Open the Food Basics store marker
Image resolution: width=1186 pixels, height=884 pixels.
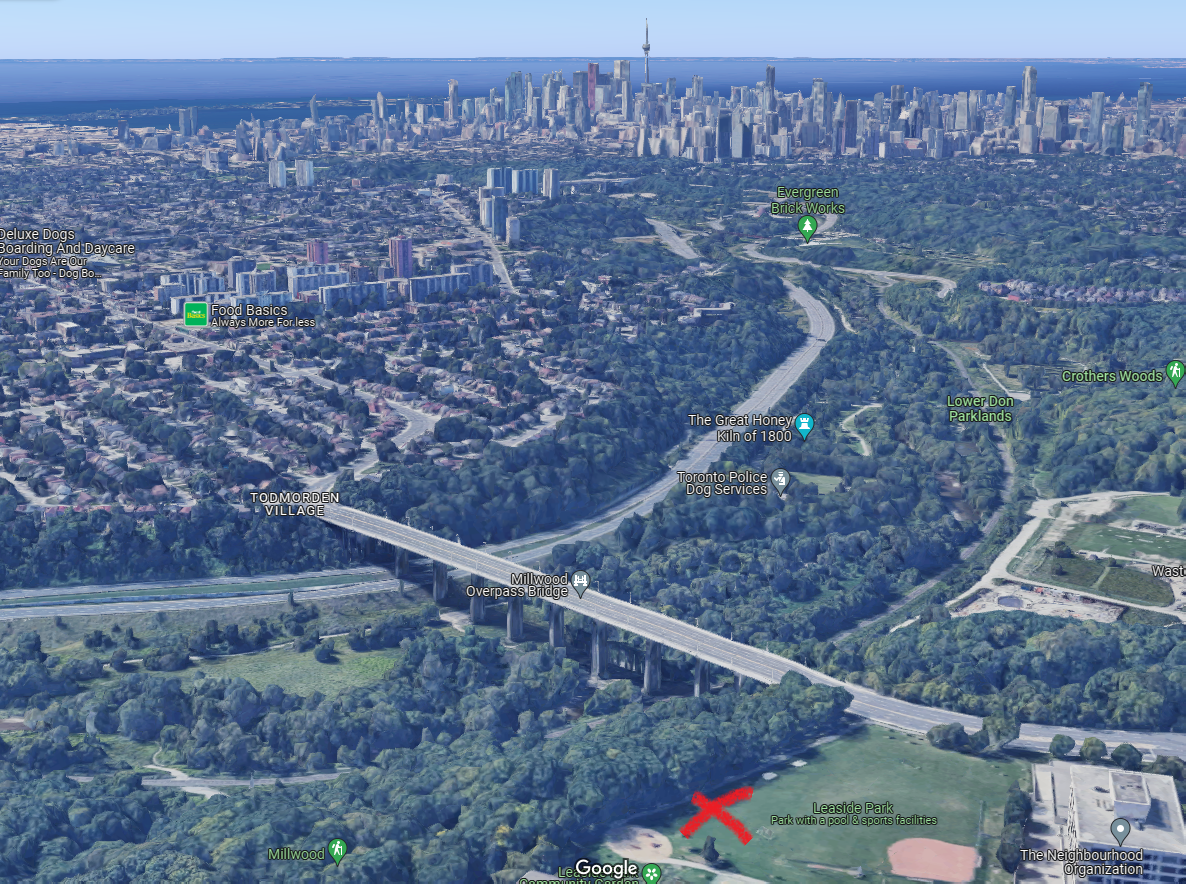coord(196,314)
